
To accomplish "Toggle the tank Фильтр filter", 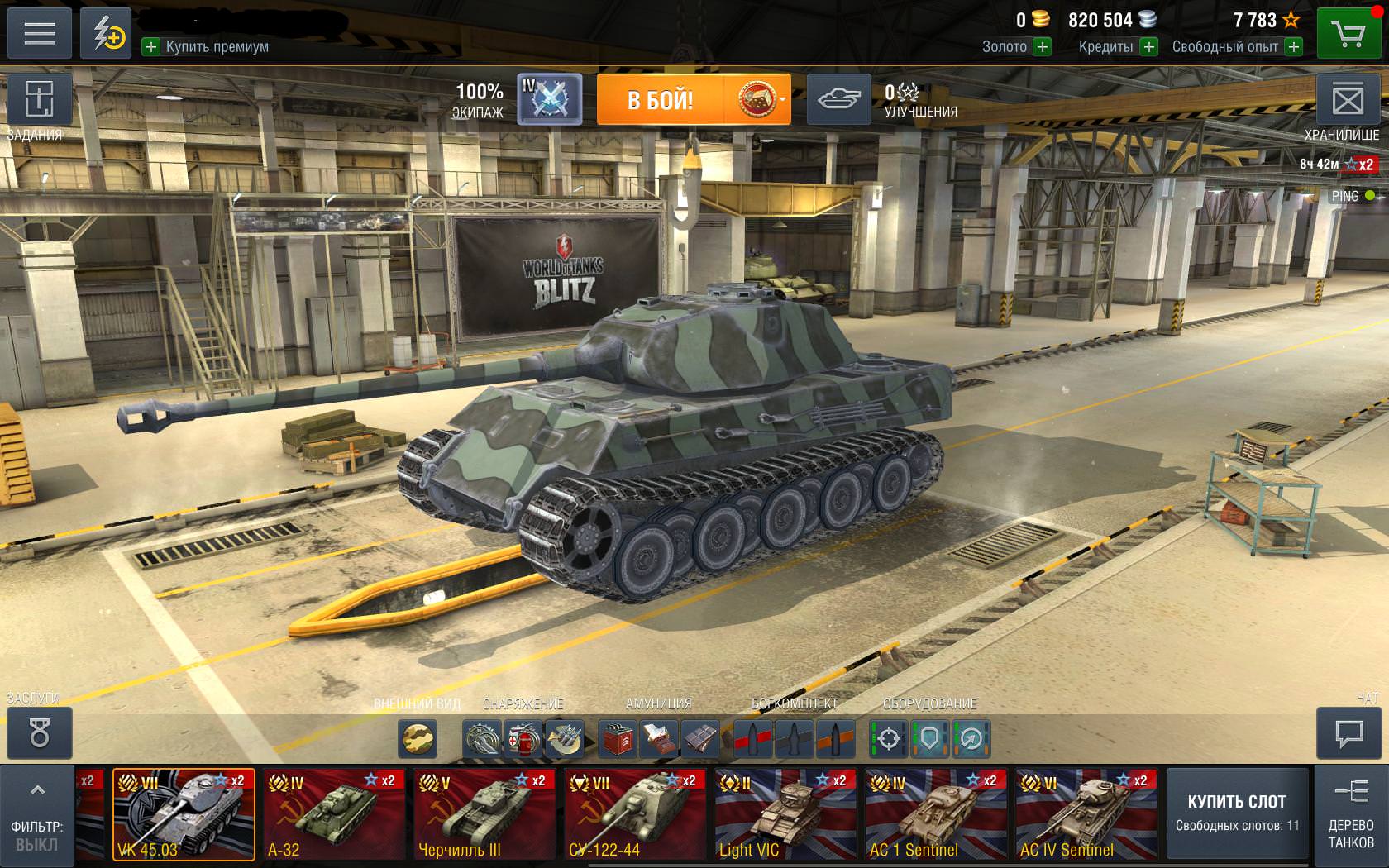I will coord(37,814).
